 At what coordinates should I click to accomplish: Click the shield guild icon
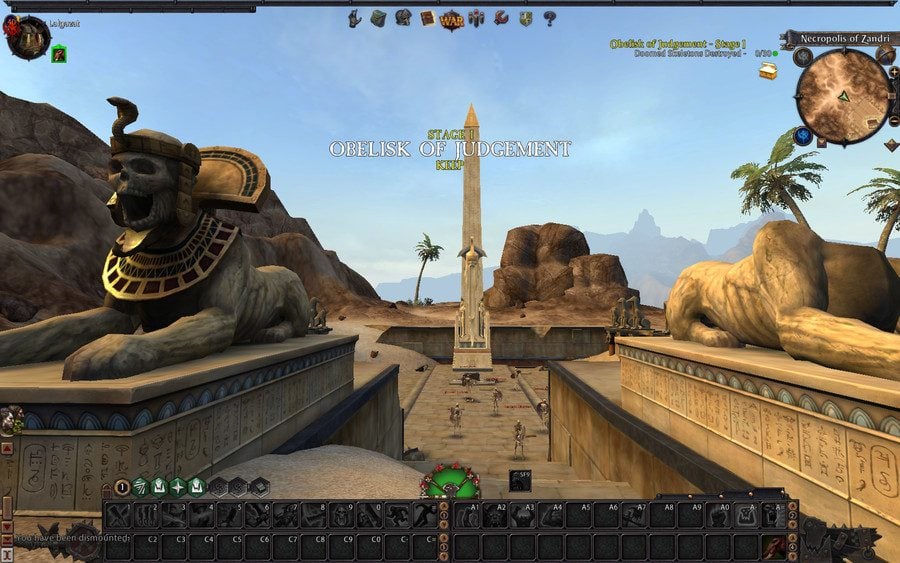tap(525, 18)
